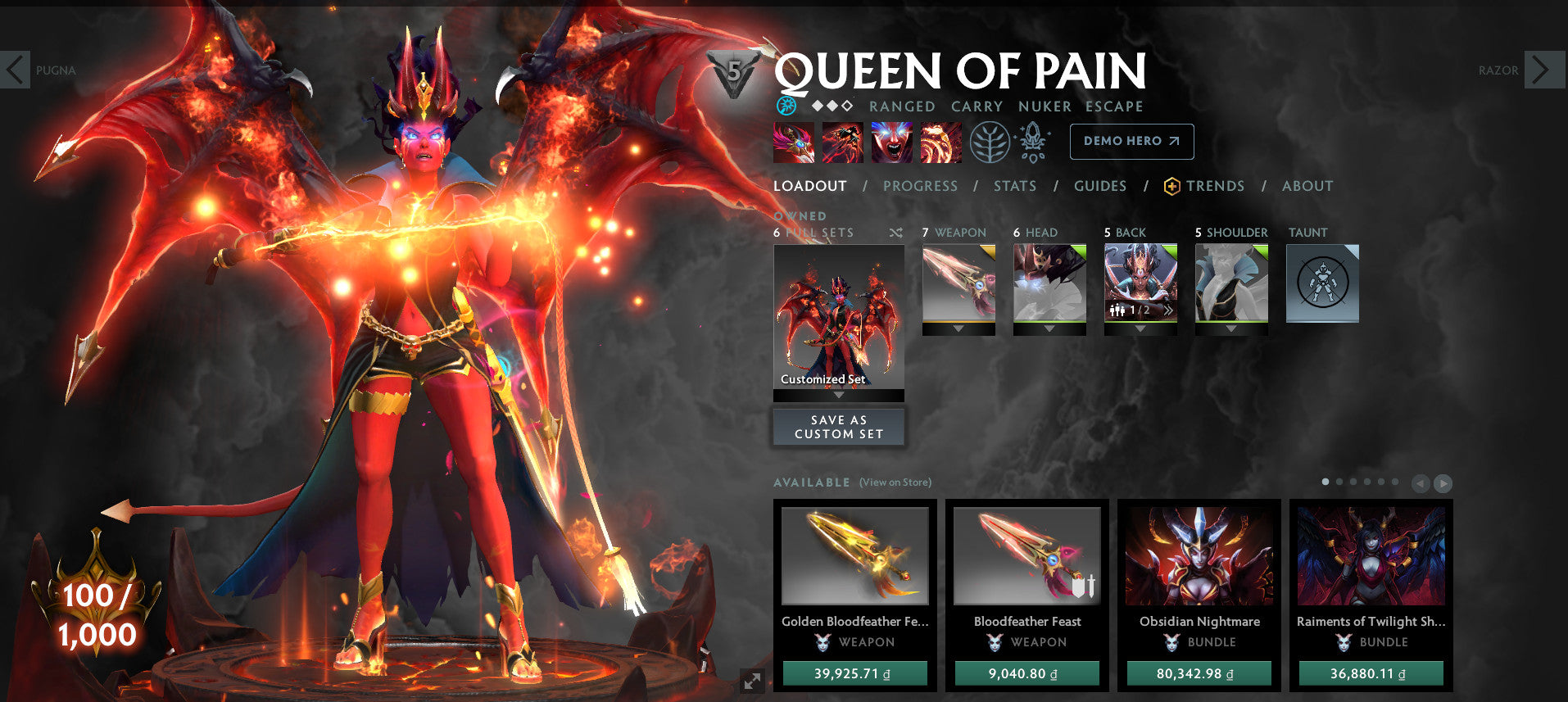This screenshot has width=1568, height=702.
Task: Click the DEMO HERO button
Action: (1131, 141)
